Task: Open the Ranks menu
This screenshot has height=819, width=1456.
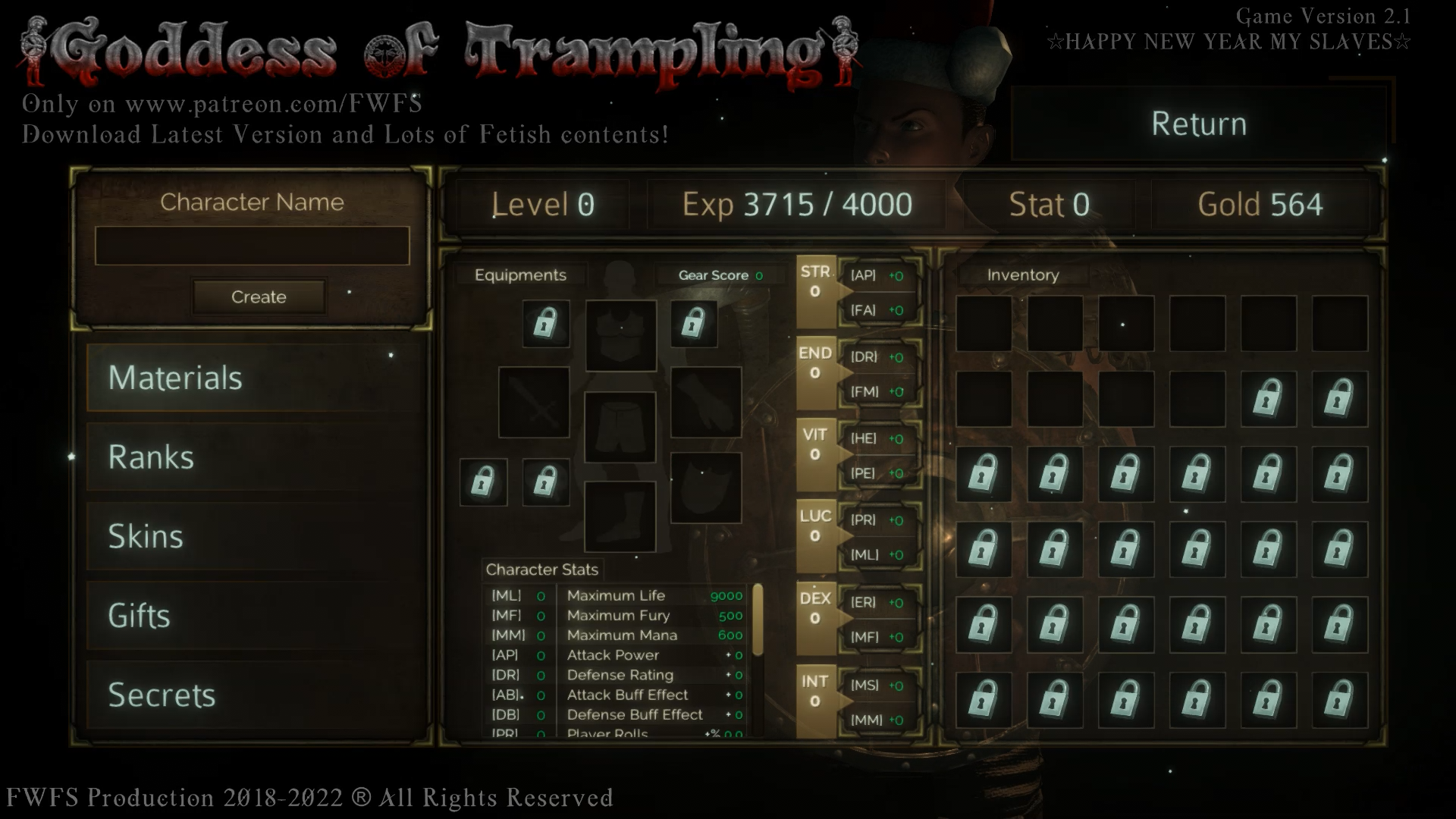Action: (253, 457)
